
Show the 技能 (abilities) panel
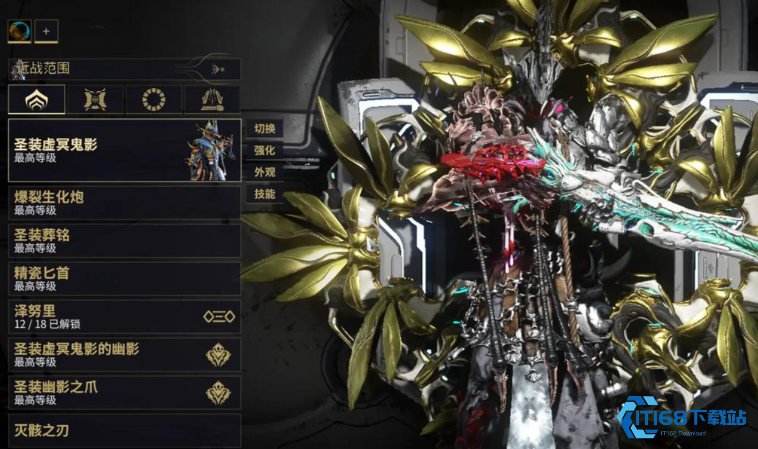pyautogui.click(x=264, y=194)
